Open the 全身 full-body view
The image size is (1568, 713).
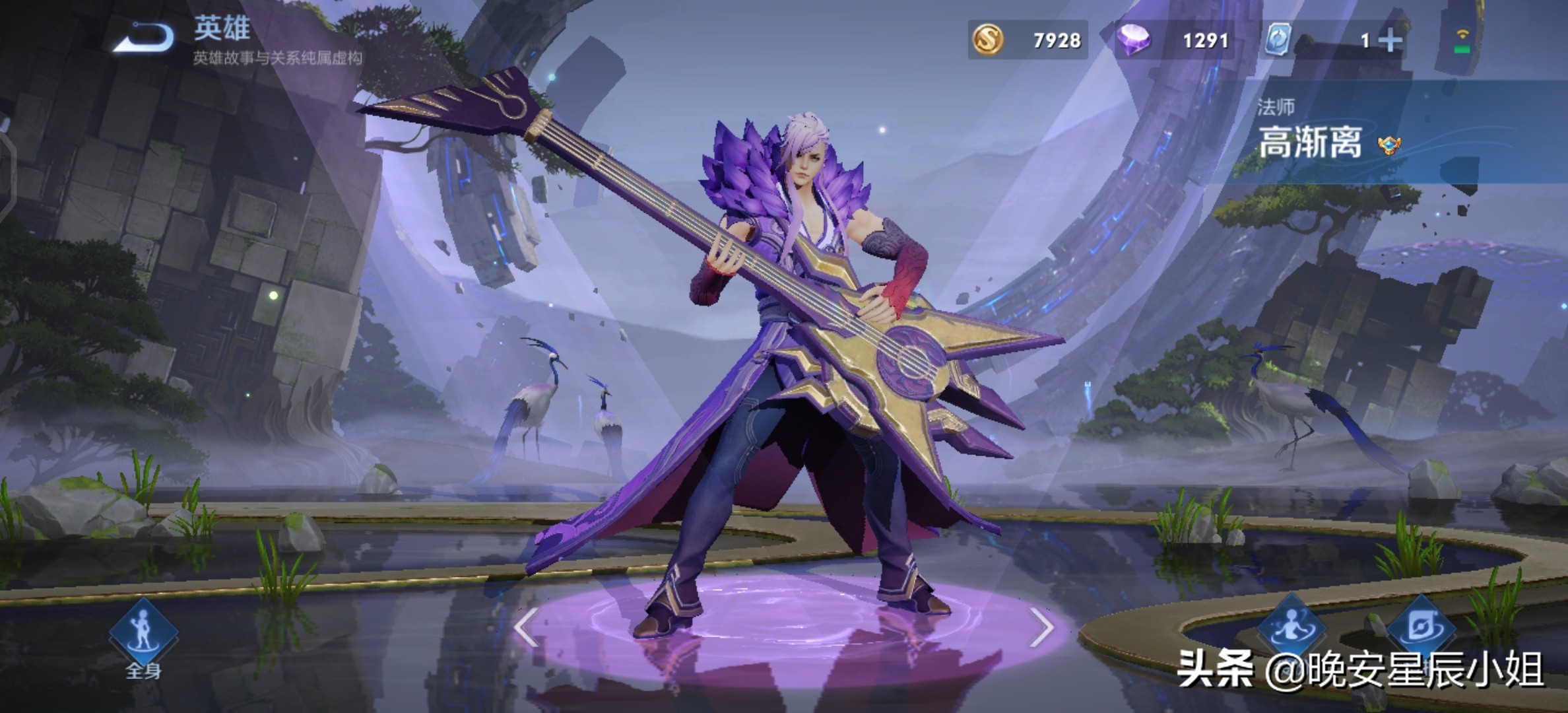(143, 634)
